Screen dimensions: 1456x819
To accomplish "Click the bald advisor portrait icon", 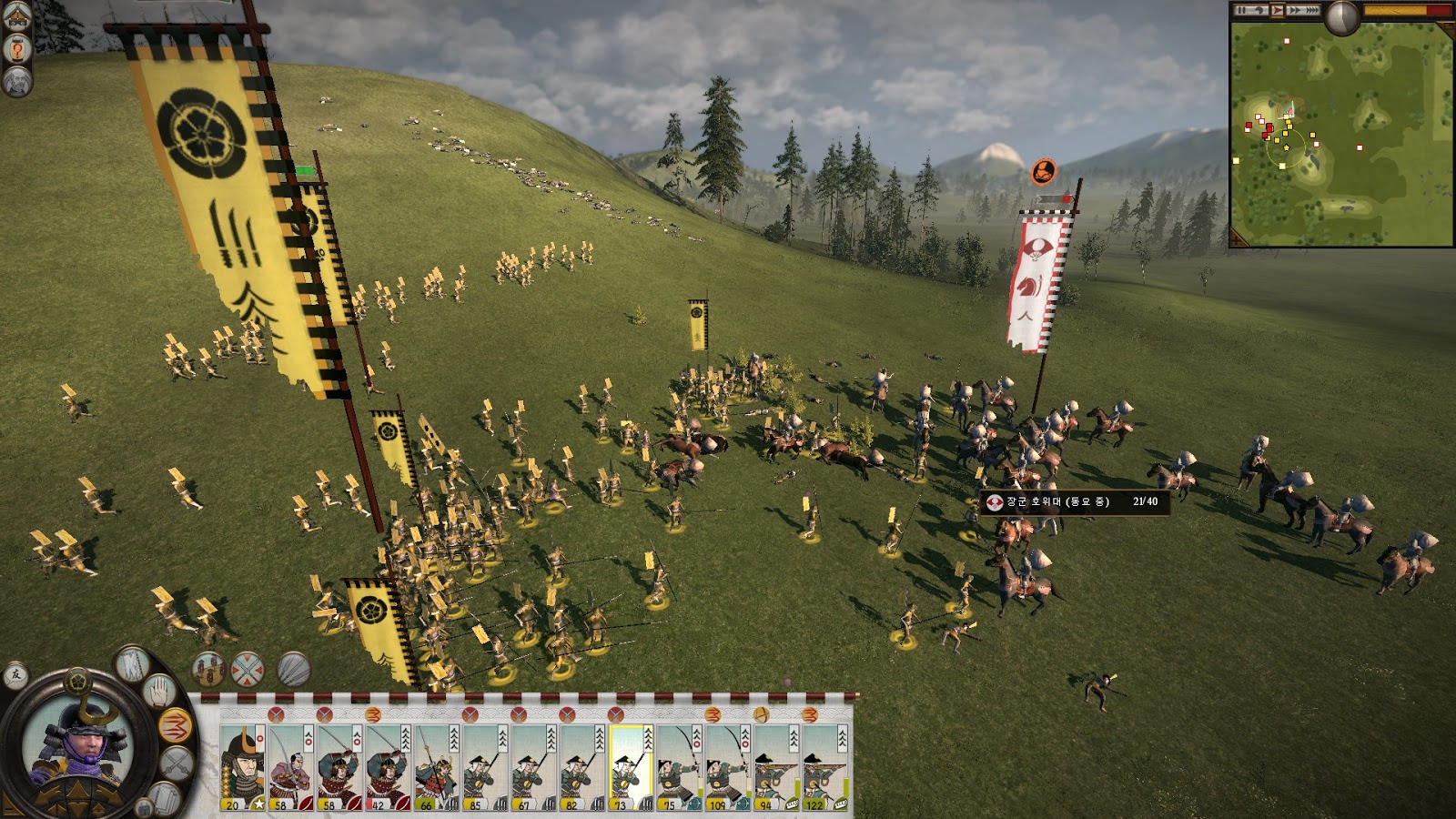I will click(x=17, y=82).
